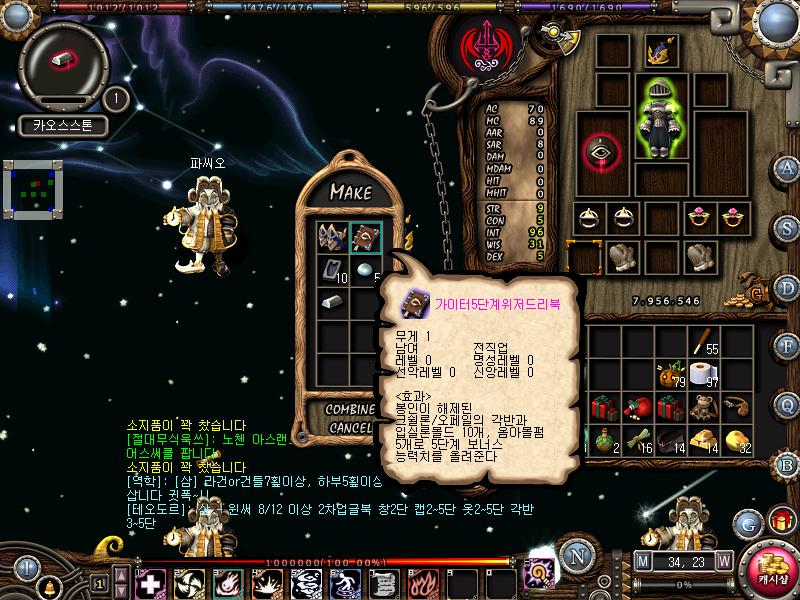The width and height of the screenshot is (800, 600).
Task: Click the COMBINE button in Make window
Action: (x=352, y=410)
